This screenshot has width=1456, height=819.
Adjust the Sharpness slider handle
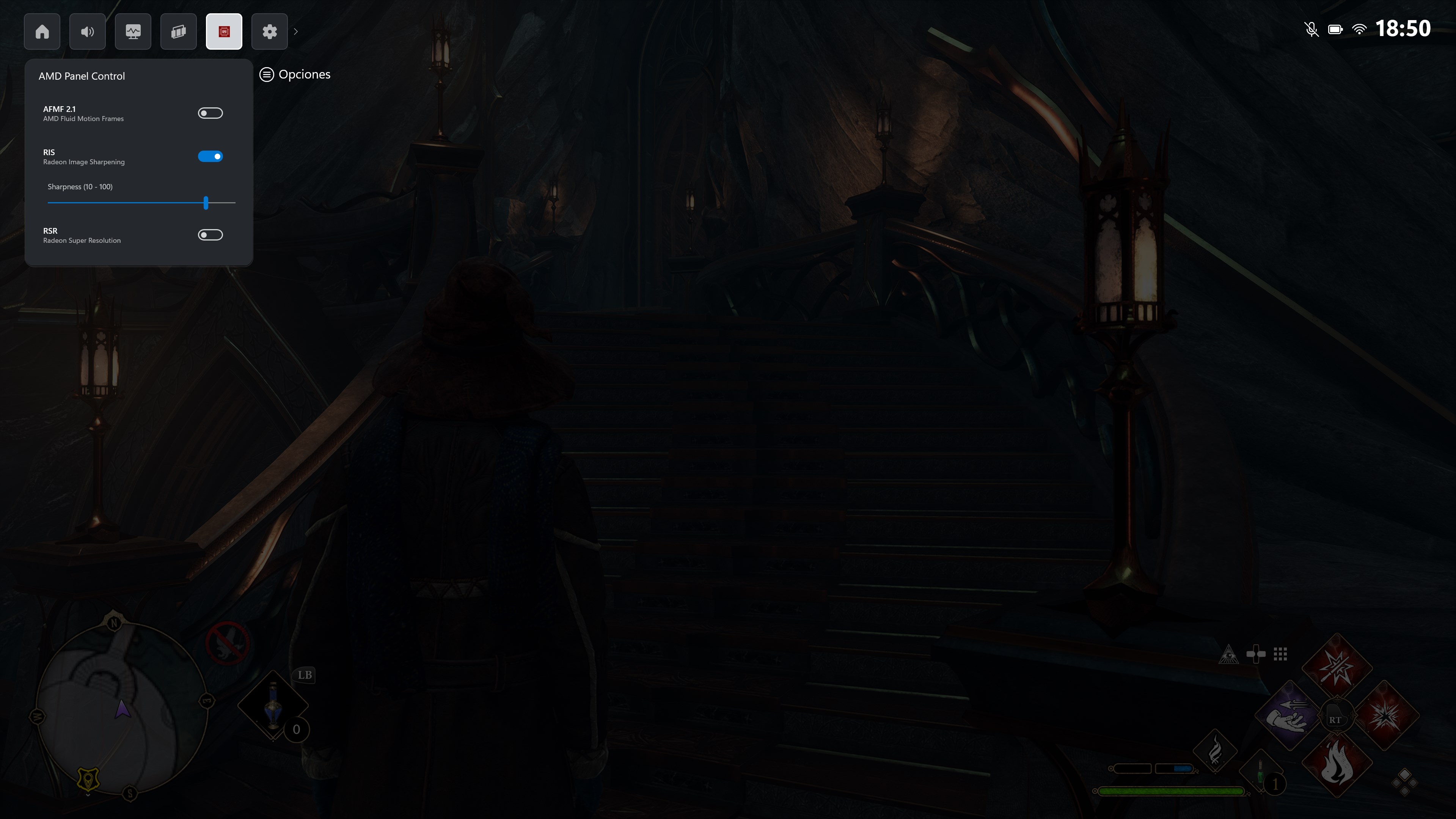206,203
